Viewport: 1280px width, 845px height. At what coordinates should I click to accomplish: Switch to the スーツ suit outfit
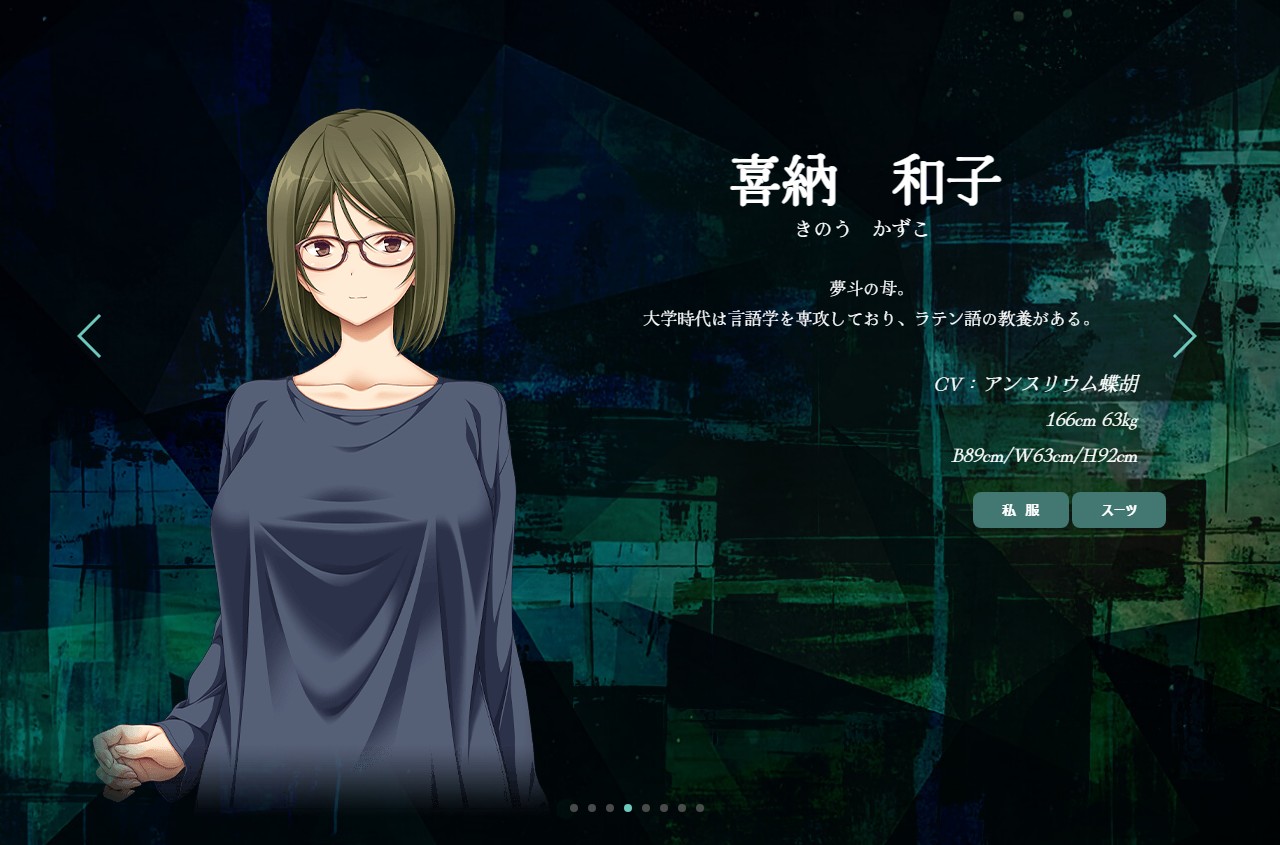(1119, 510)
